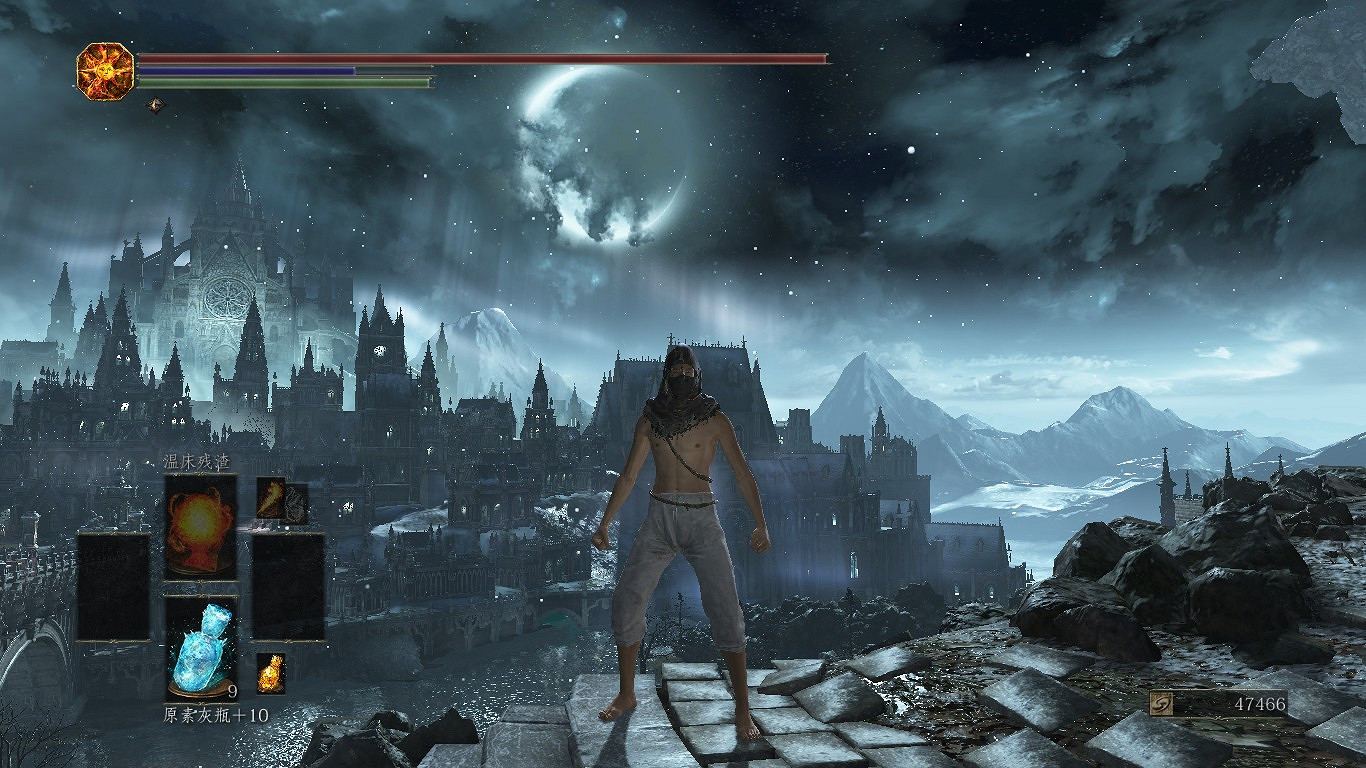The height and width of the screenshot is (768, 1366).
Task: Select the small diamond status icon under the bars
Action: point(155,104)
